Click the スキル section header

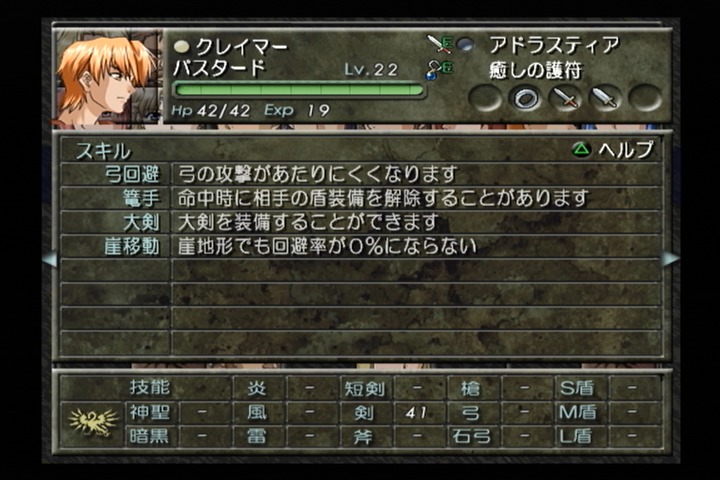point(103,150)
